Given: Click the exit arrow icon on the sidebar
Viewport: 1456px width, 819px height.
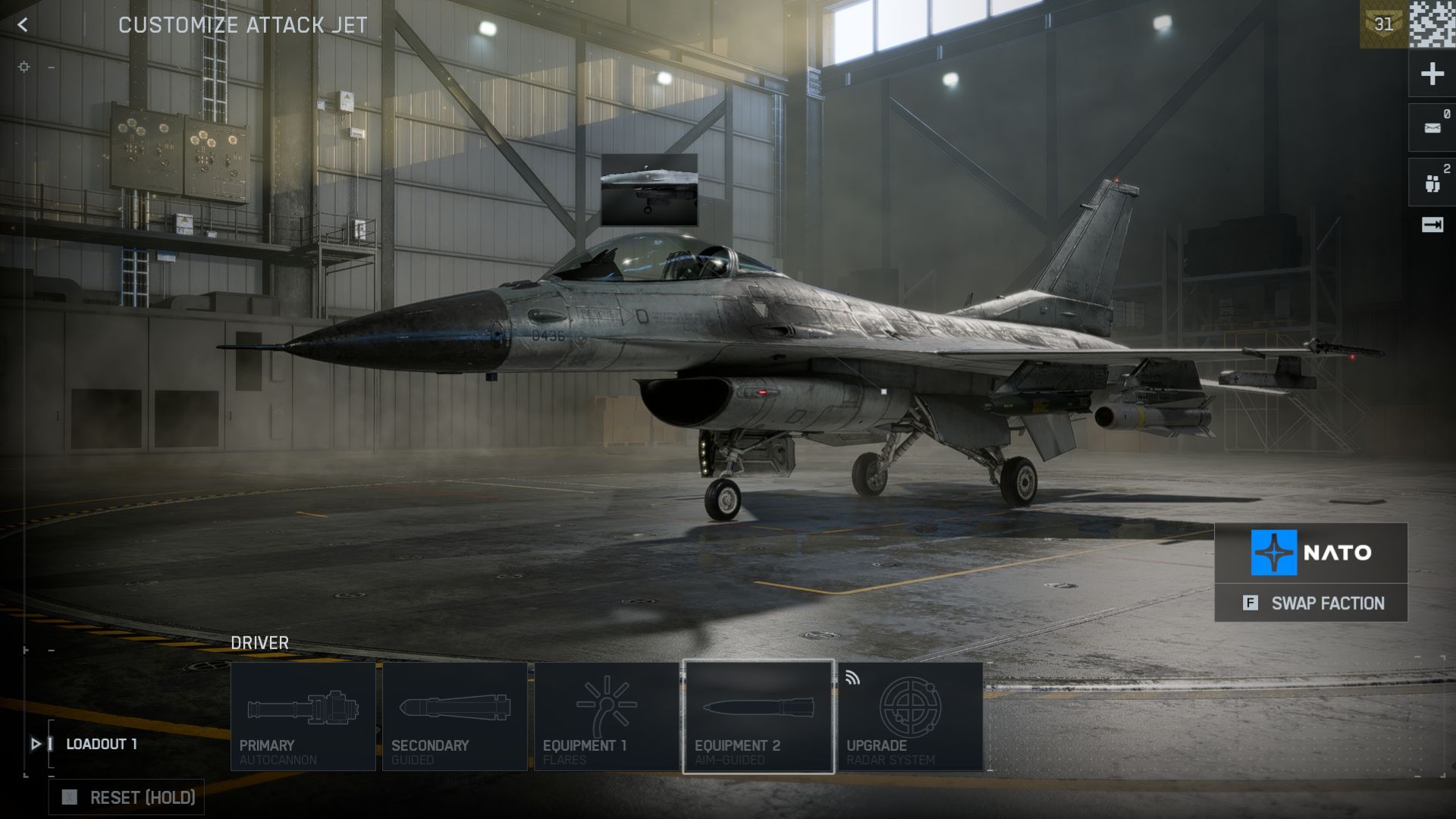Looking at the screenshot, I should pos(1432,225).
